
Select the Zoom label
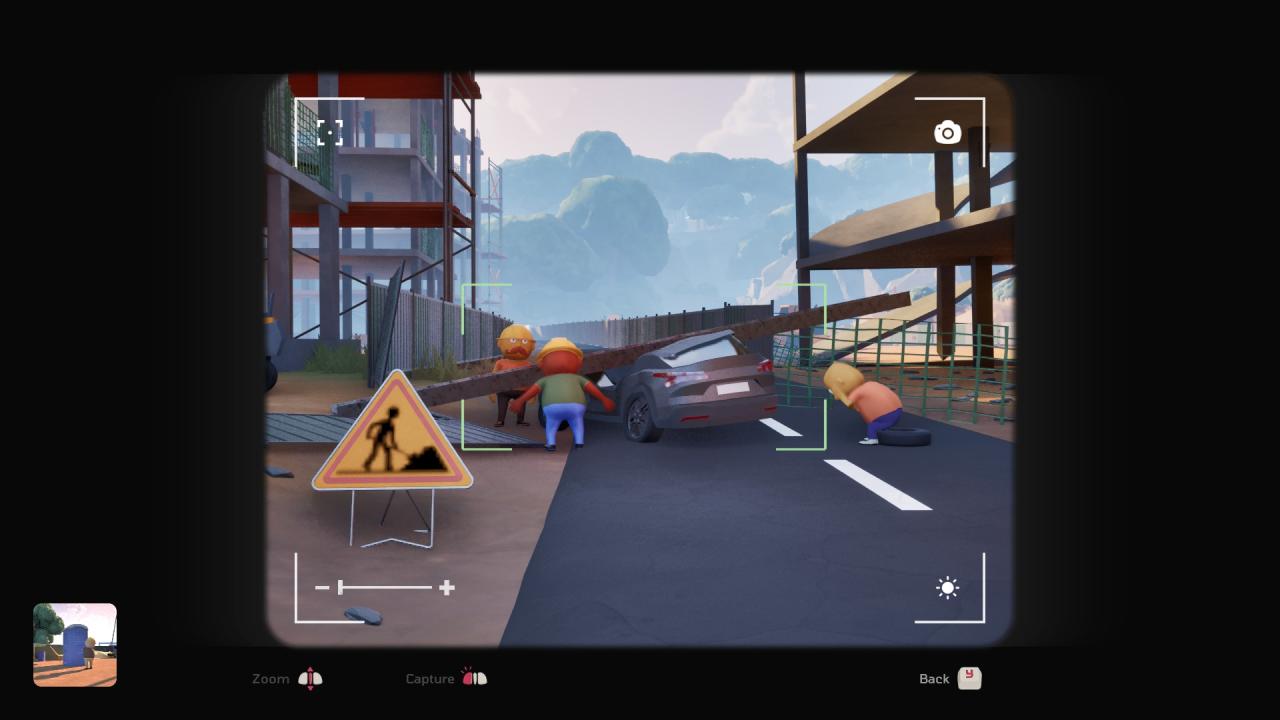point(271,679)
